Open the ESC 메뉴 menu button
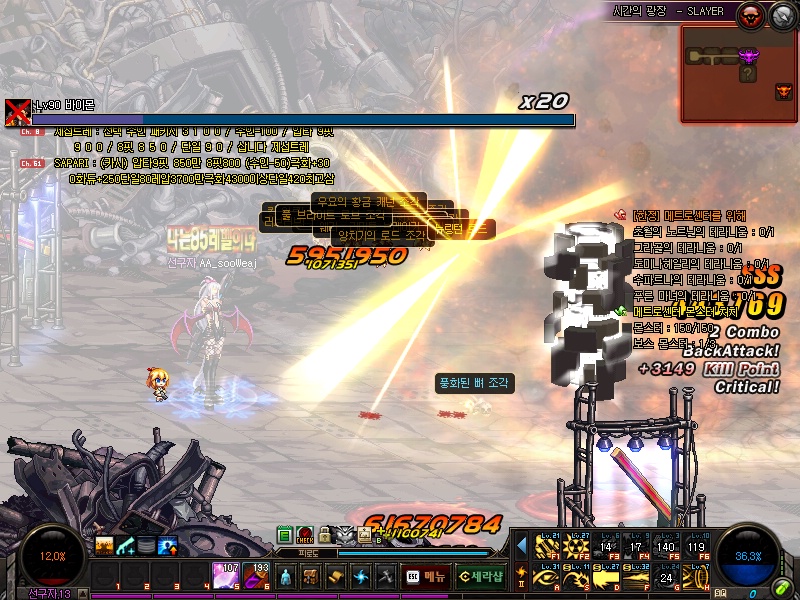 tap(426, 577)
